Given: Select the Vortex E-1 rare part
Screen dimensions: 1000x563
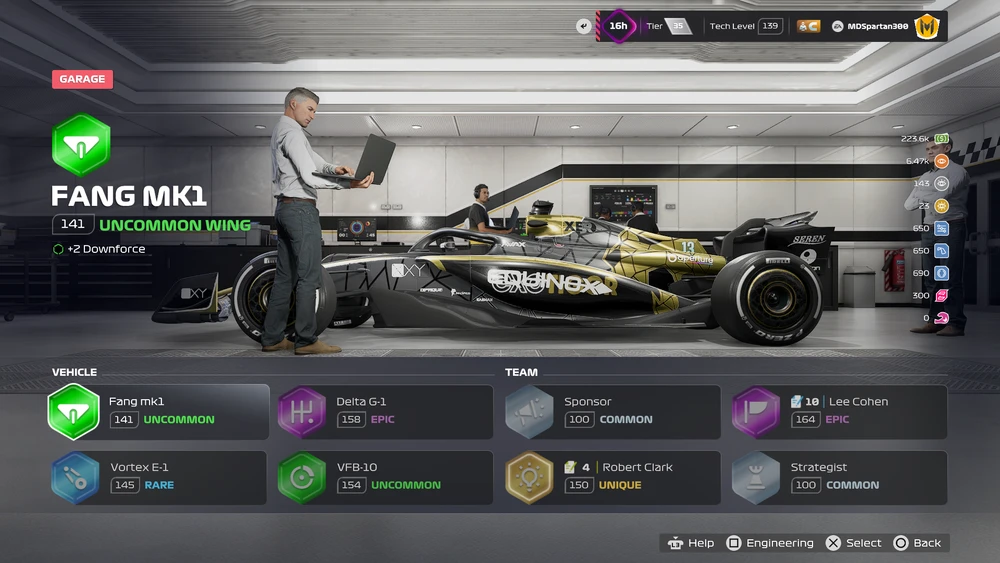Looking at the screenshot, I should pos(158,477).
